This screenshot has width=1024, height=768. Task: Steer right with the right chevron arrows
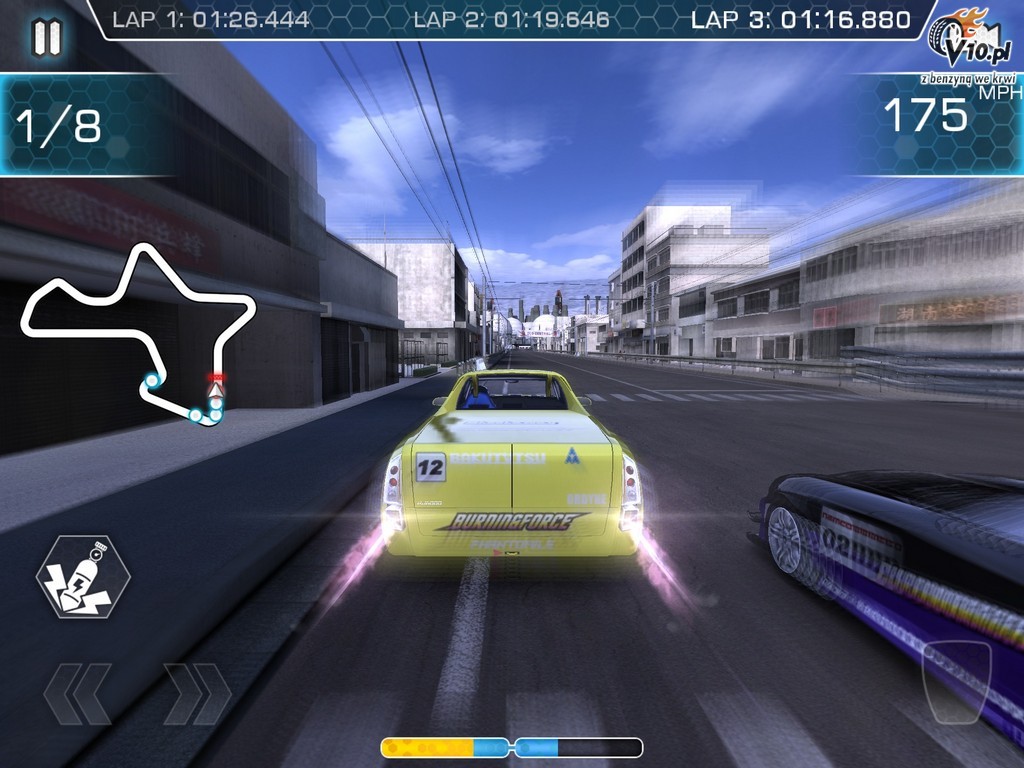coord(197,694)
